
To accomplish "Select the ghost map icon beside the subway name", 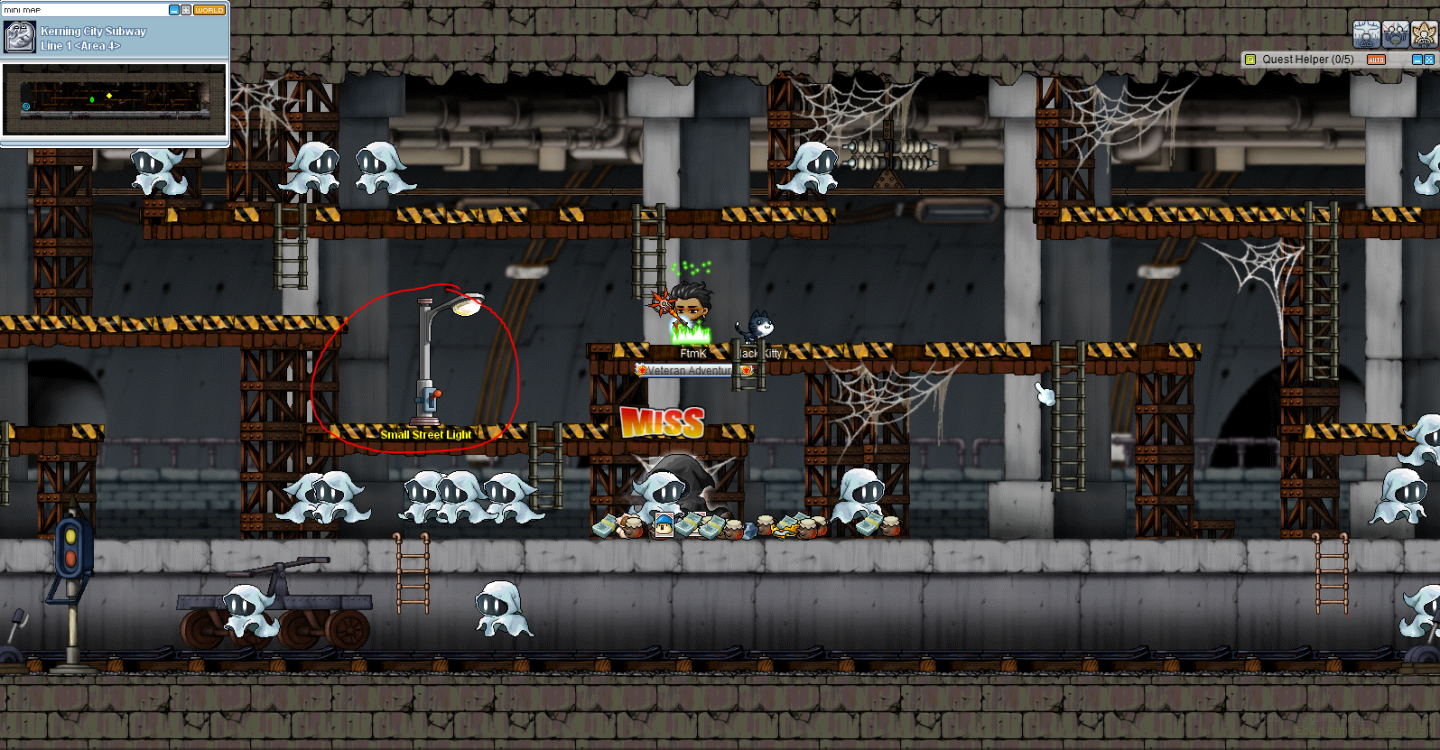I will pyautogui.click(x=20, y=38).
